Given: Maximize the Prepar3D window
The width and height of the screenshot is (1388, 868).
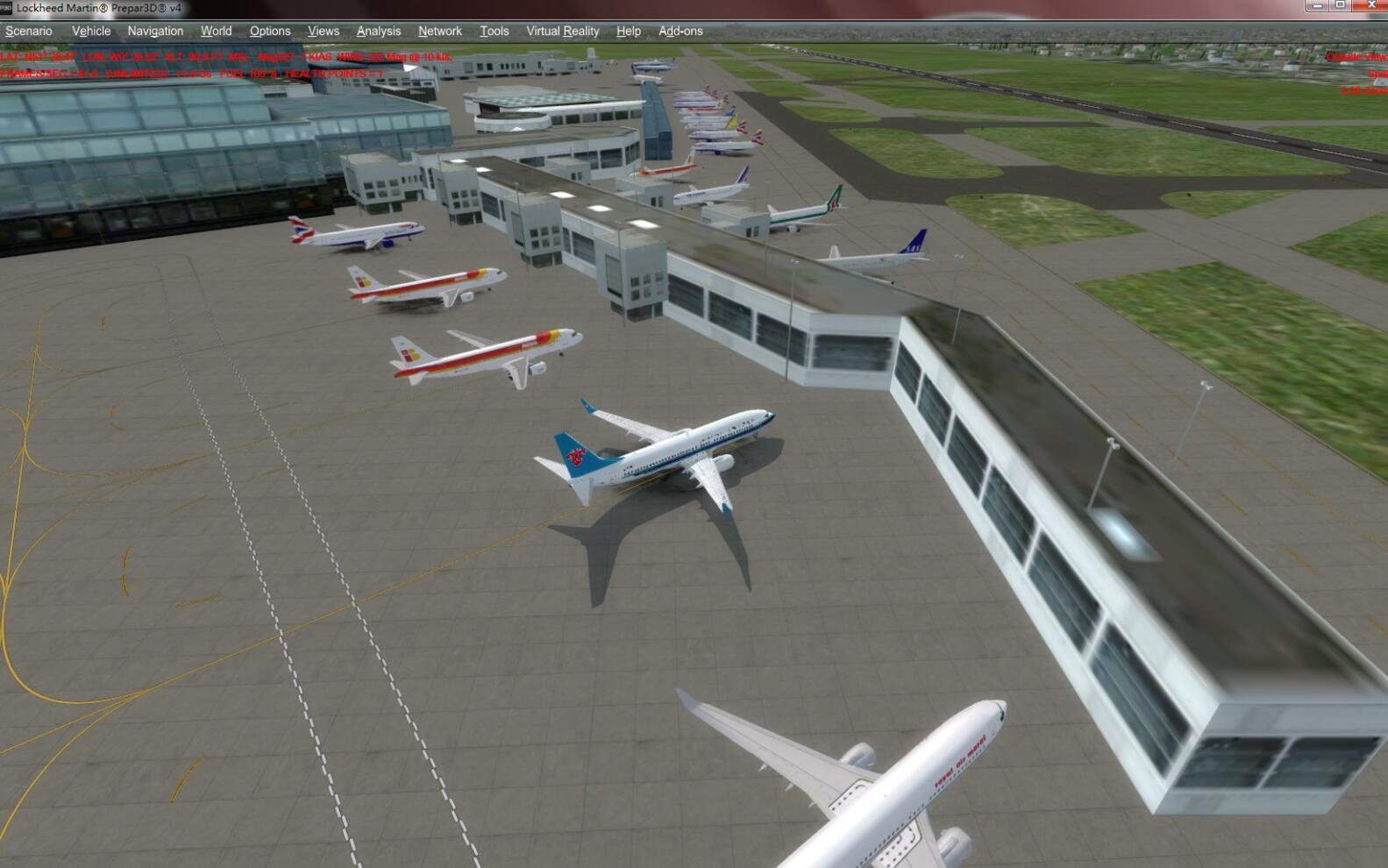Looking at the screenshot, I should (x=1340, y=5).
